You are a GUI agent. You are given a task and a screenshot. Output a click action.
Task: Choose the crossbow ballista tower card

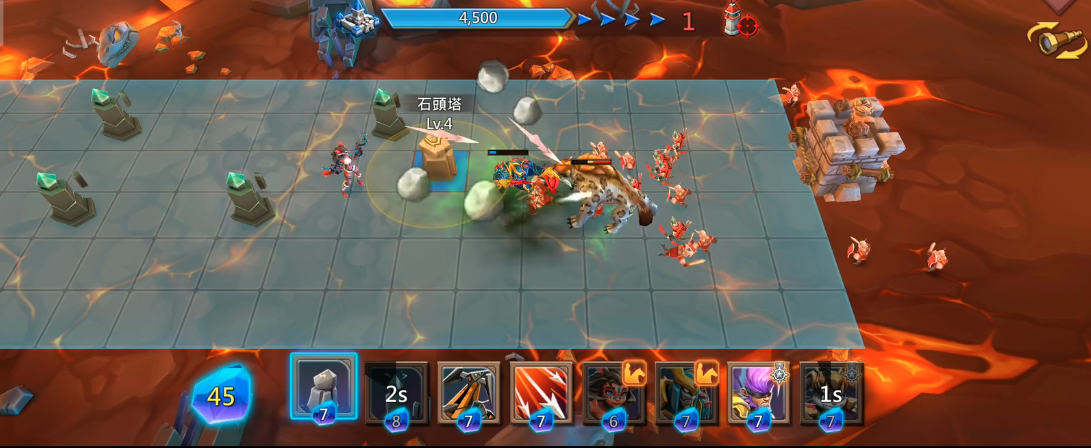click(x=468, y=392)
